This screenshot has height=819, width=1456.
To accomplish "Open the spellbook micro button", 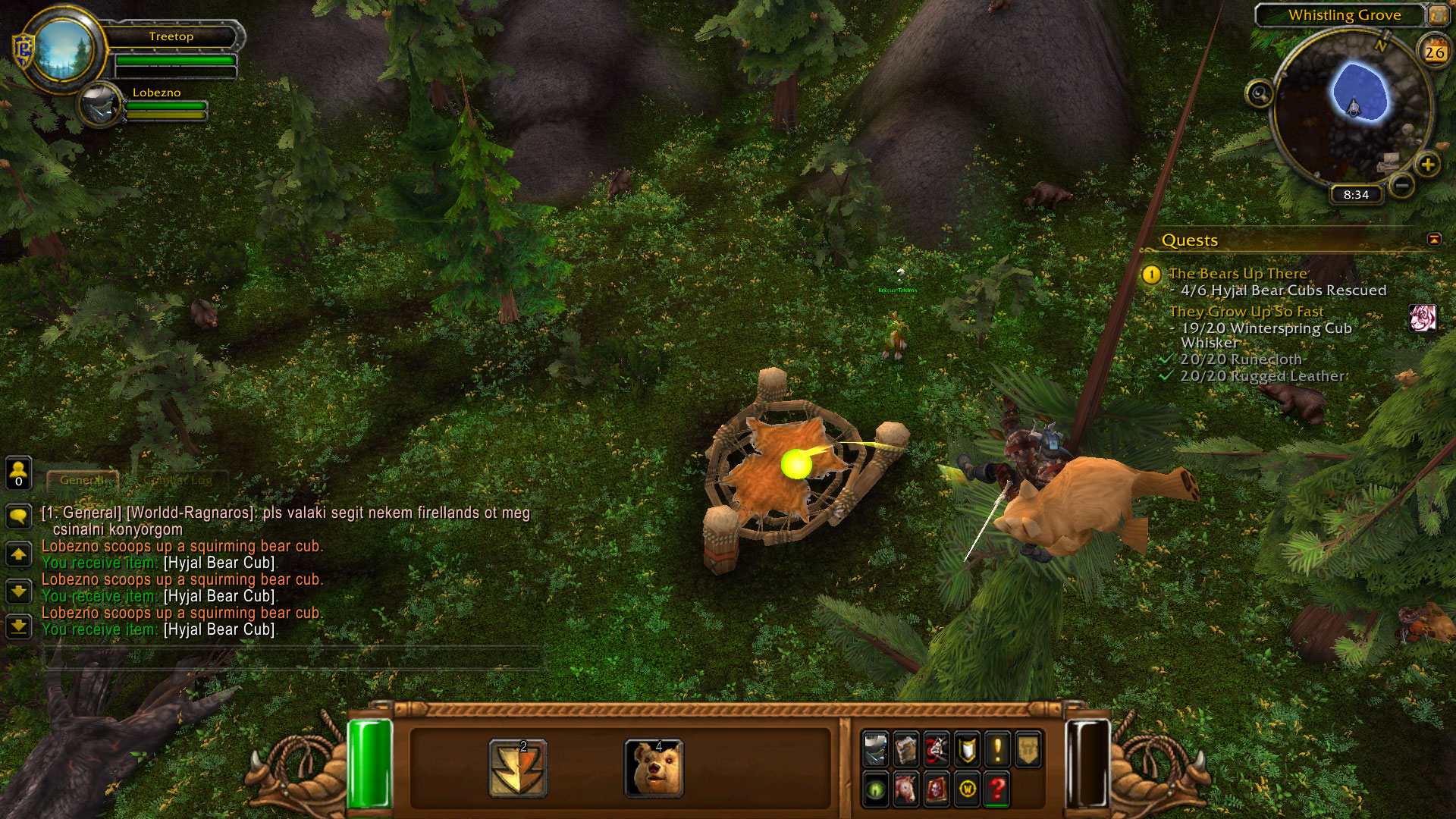I will coord(905,750).
